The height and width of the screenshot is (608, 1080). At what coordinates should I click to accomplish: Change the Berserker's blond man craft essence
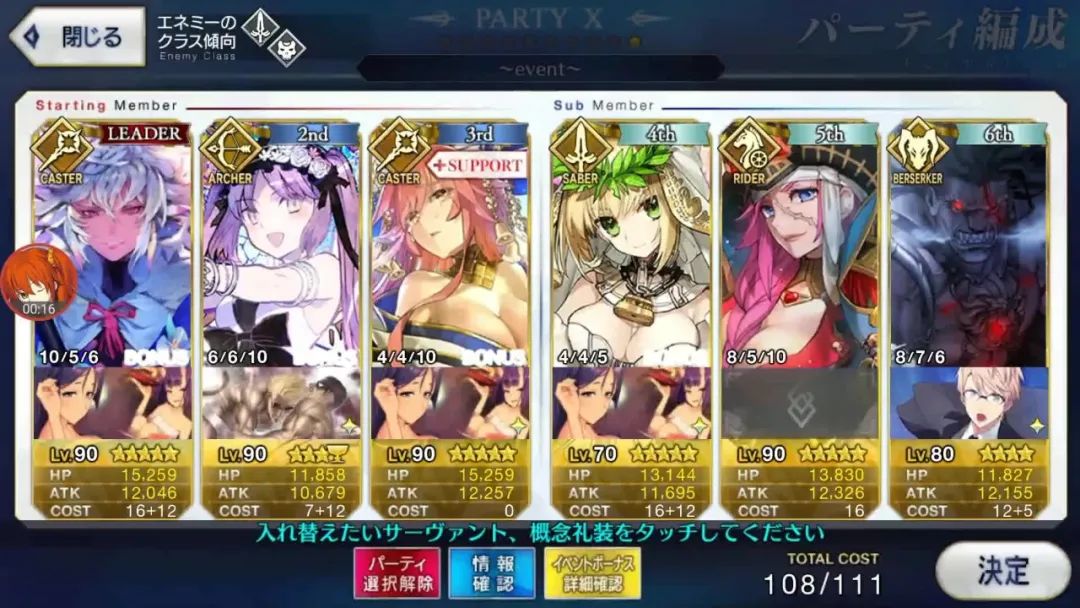click(968, 403)
